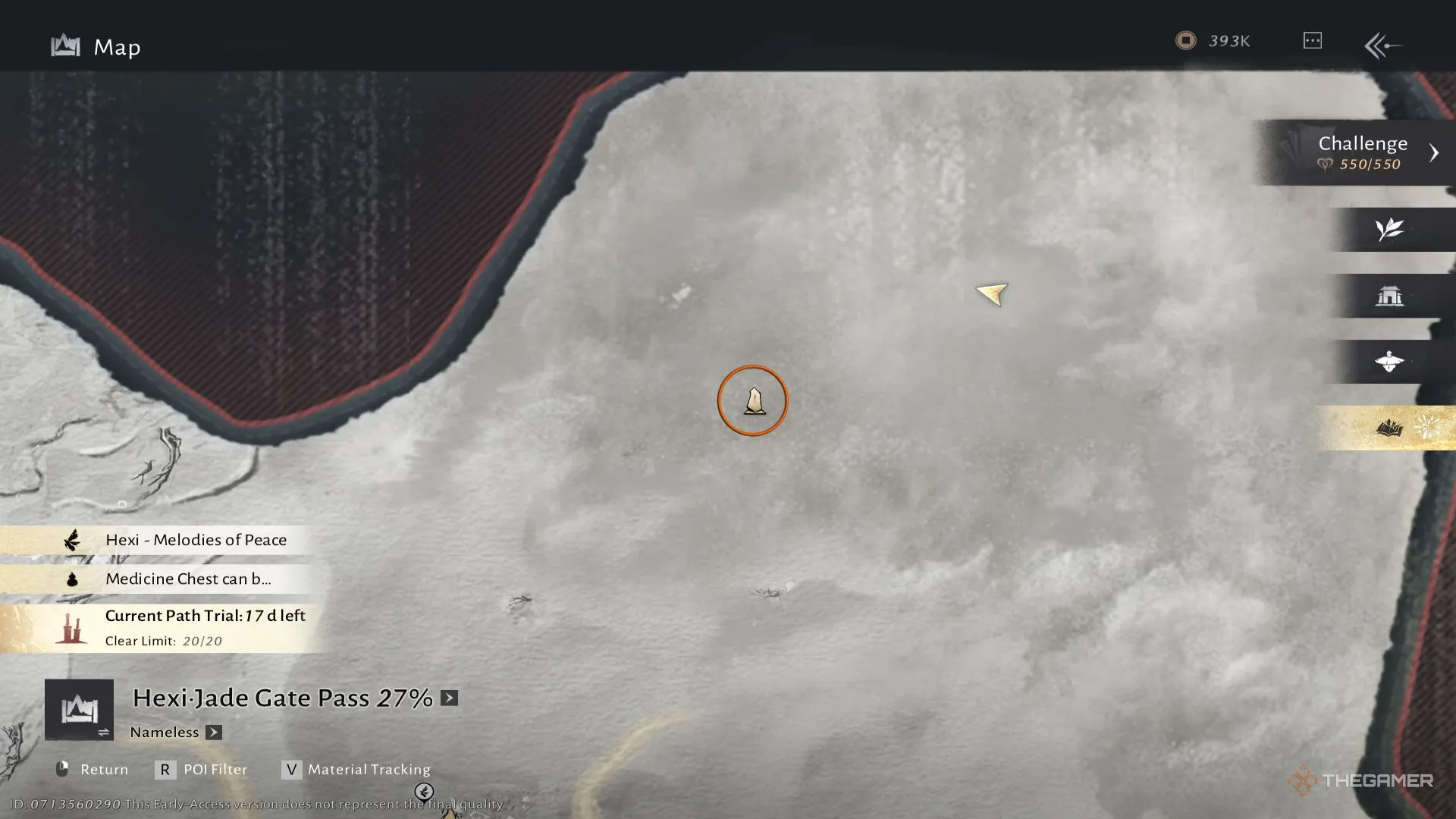
Task: Click the Return button
Action: (x=93, y=770)
